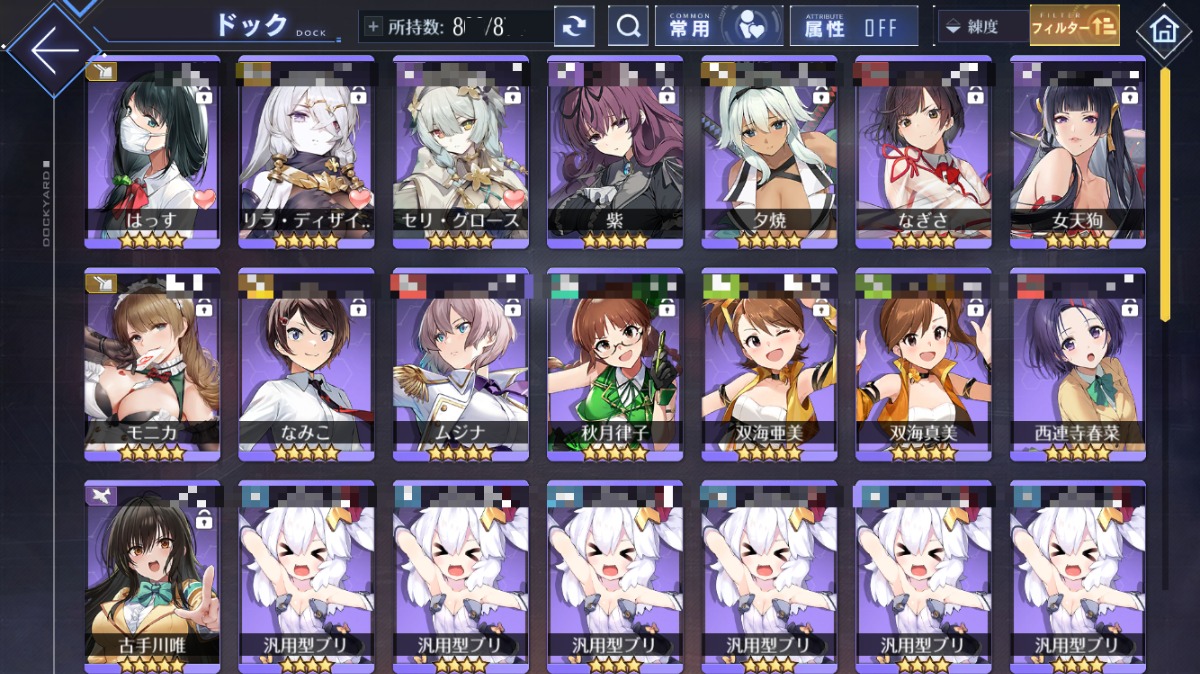This screenshot has width=1200, height=674.
Task: Open the なぎさ character card
Action: [x=923, y=152]
